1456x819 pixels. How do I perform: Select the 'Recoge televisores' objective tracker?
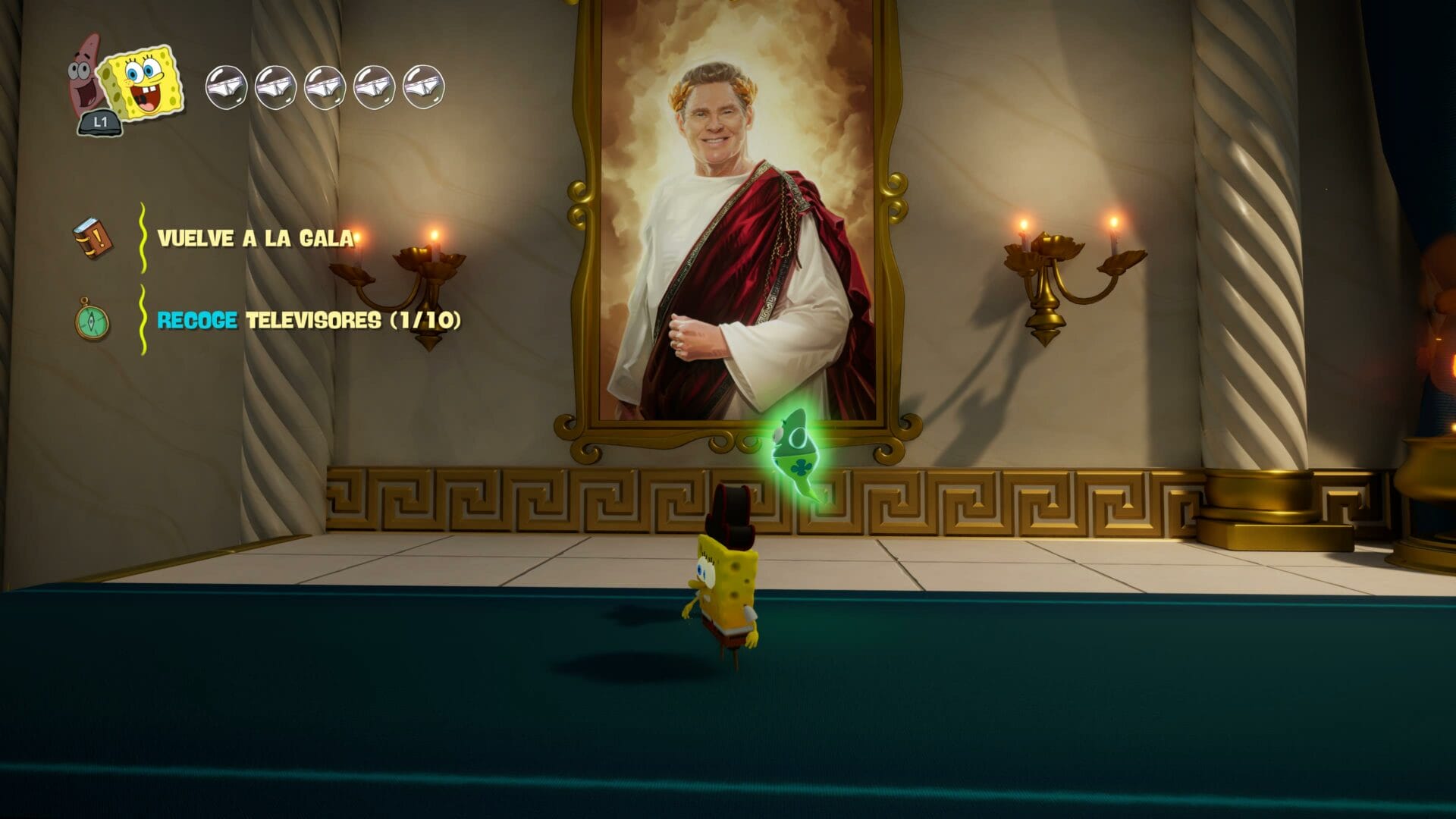309,320
